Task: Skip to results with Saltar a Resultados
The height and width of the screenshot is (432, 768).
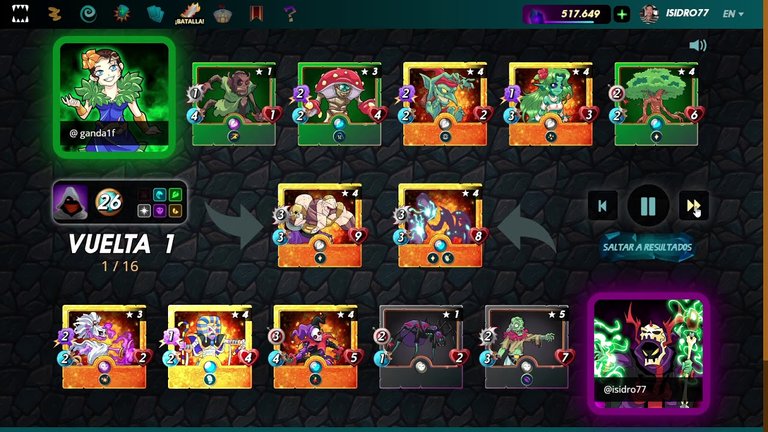Action: pyautogui.click(x=647, y=247)
